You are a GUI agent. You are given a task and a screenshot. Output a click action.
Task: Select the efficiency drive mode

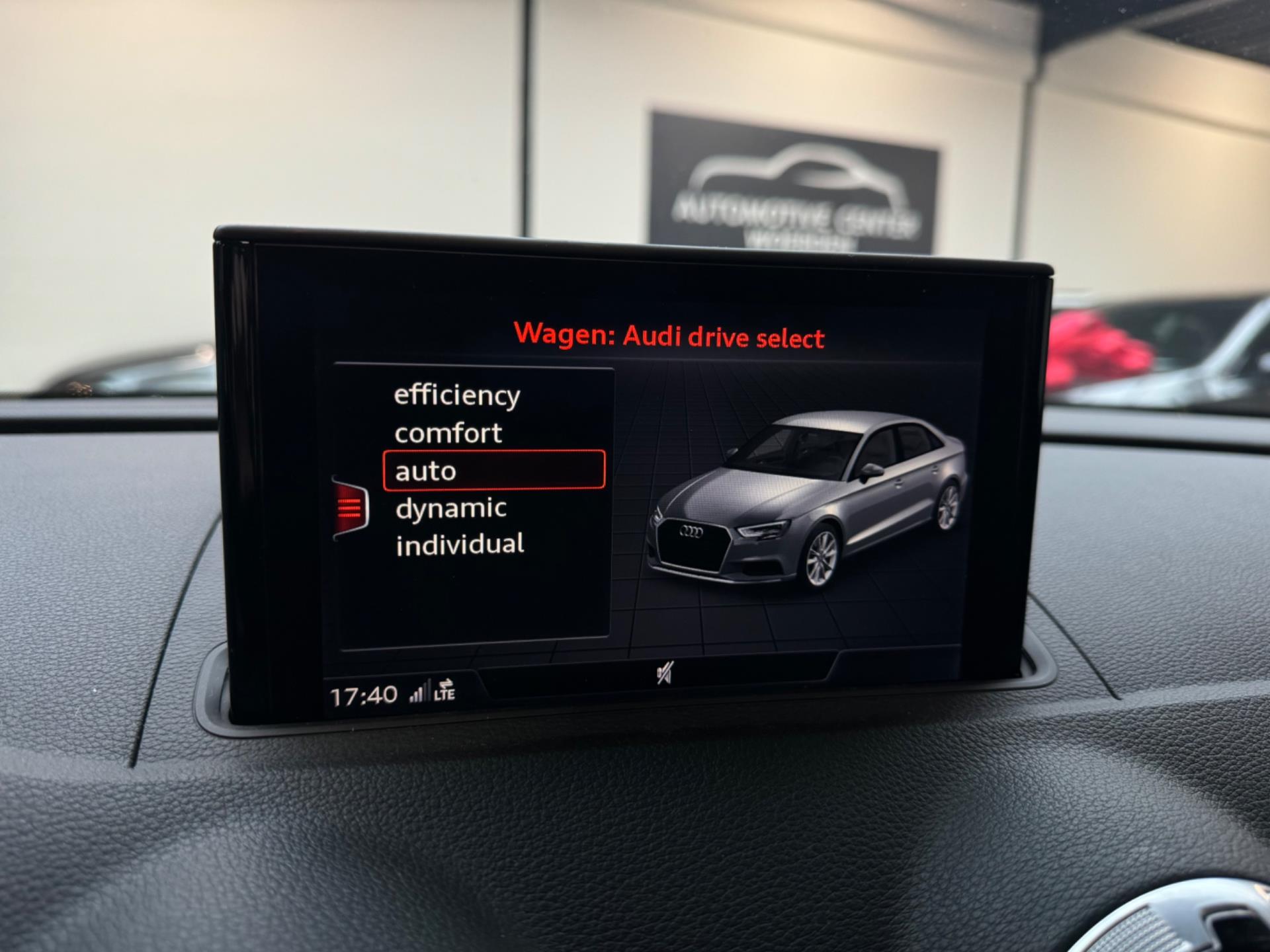pos(457,395)
